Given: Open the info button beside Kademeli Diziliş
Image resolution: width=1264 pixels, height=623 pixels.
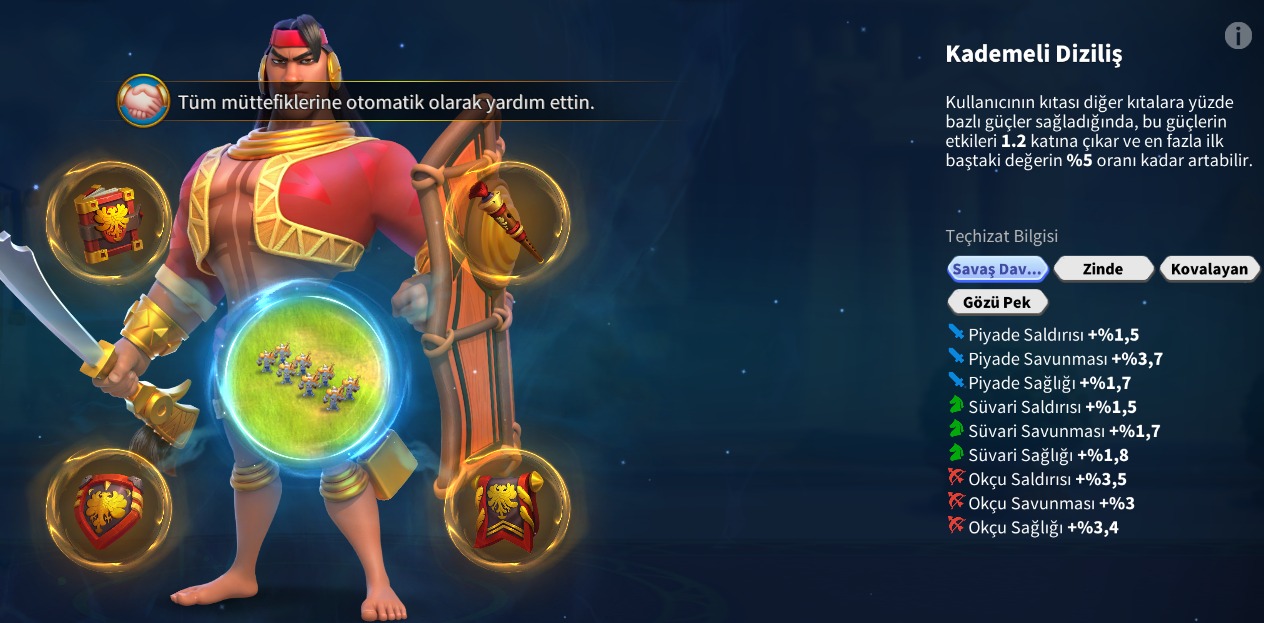Looking at the screenshot, I should [1238, 36].
